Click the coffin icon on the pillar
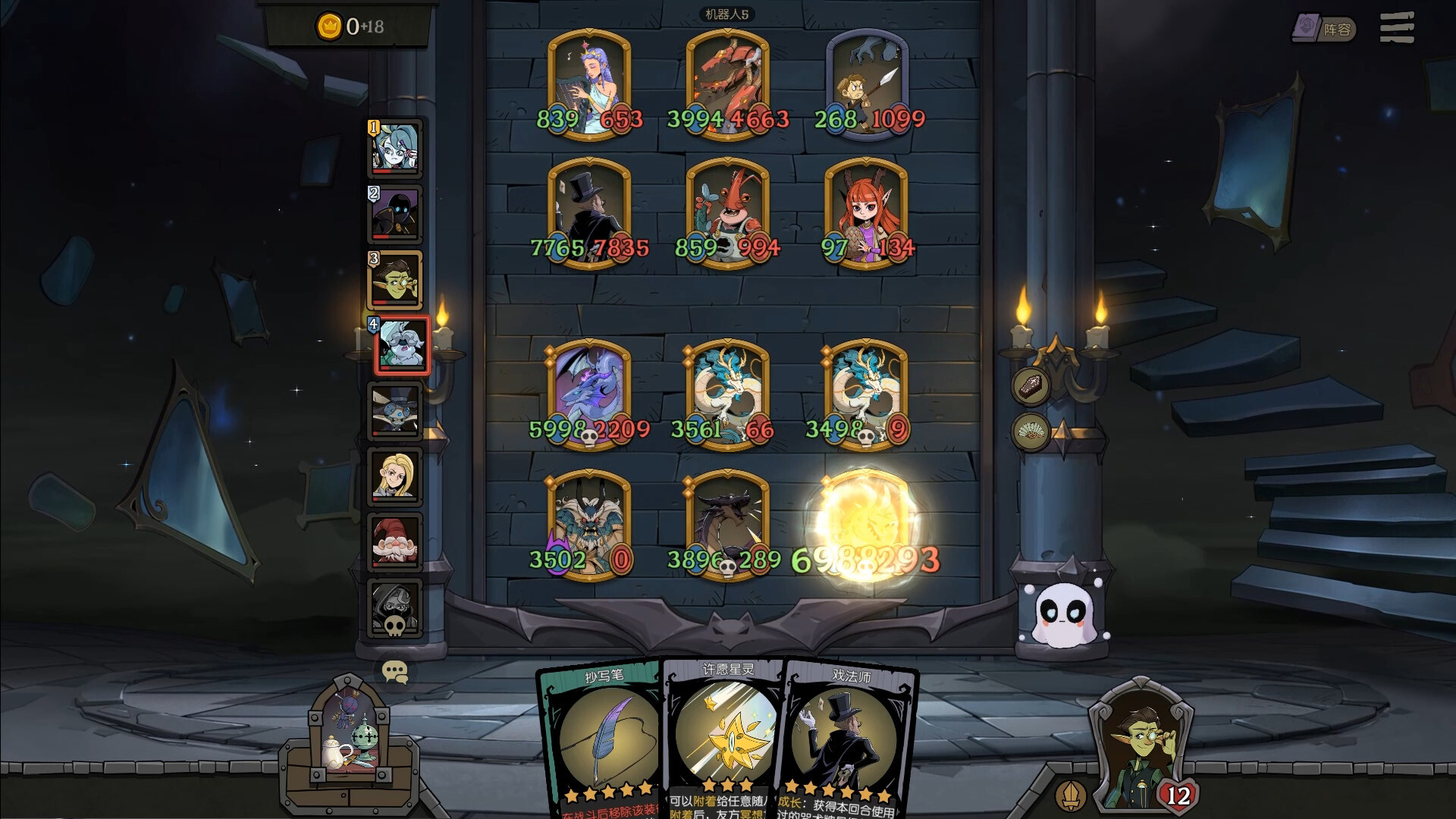 click(1031, 385)
